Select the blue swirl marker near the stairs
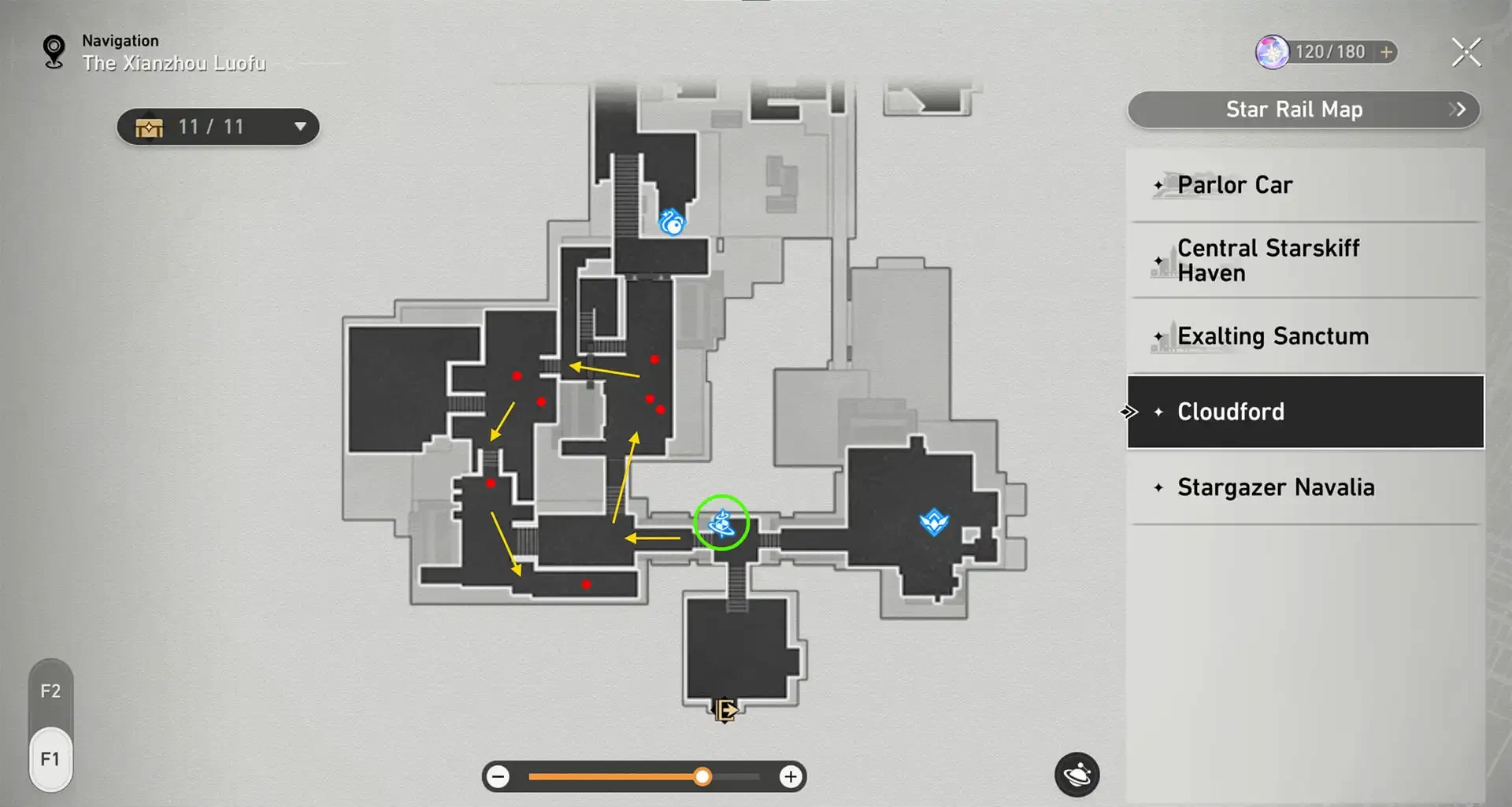1512x807 pixels. (672, 222)
